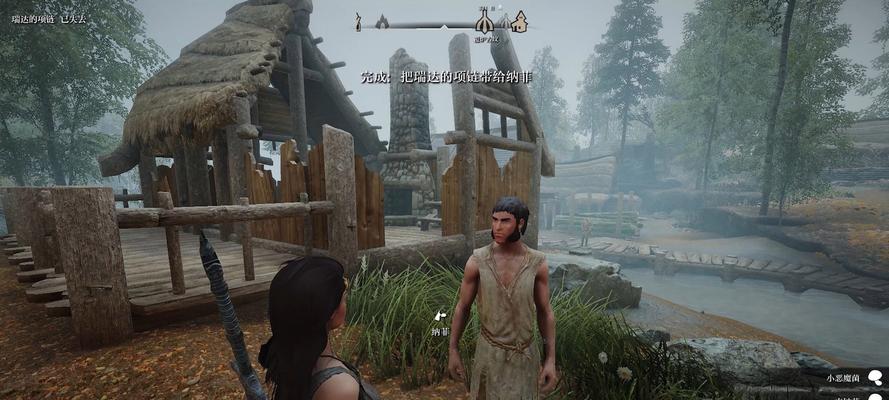The height and width of the screenshot is (400, 889).
Task: Select the cave marker on the compass
Action: (x=381, y=21)
